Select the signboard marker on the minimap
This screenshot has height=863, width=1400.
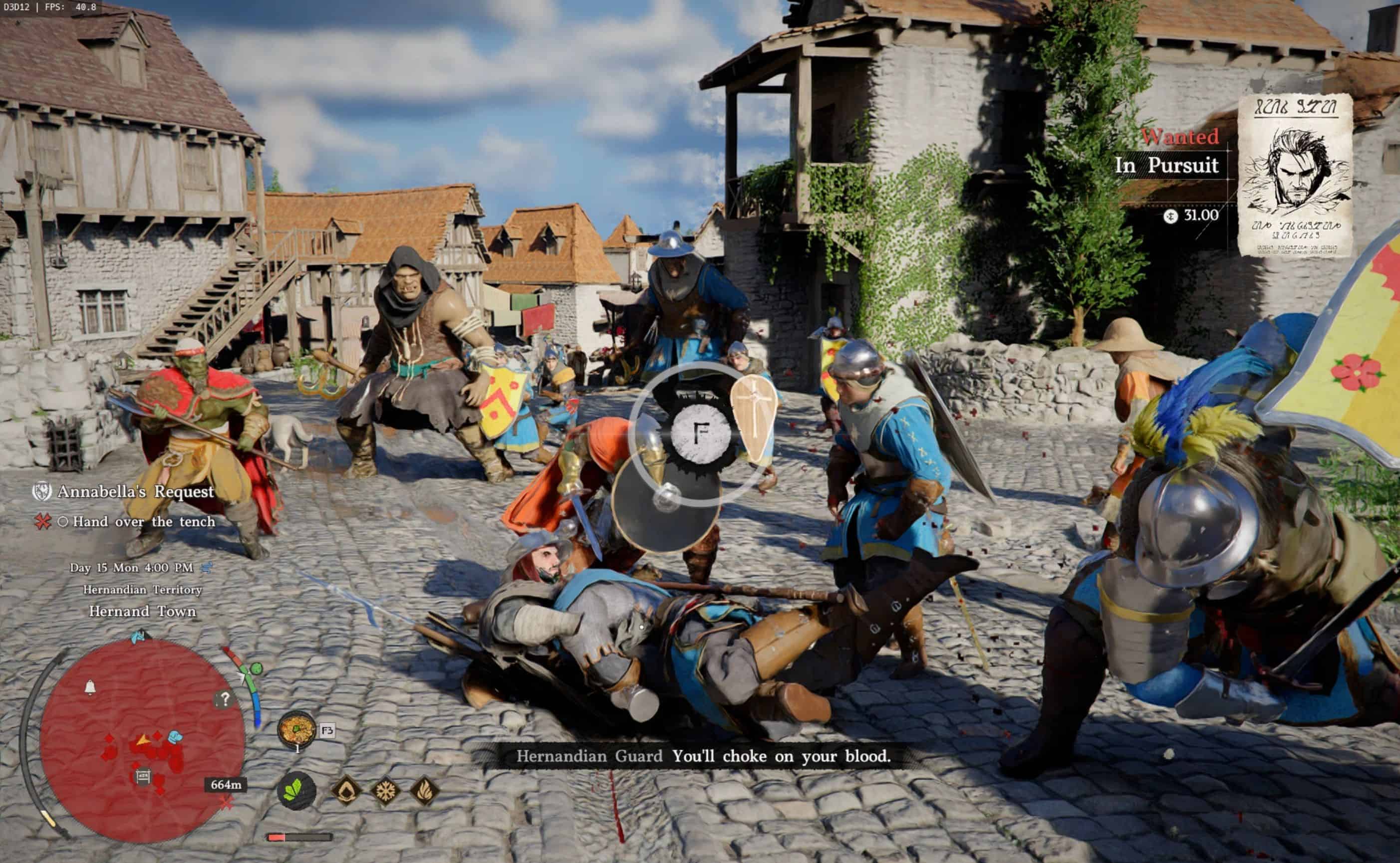pyautogui.click(x=143, y=776)
